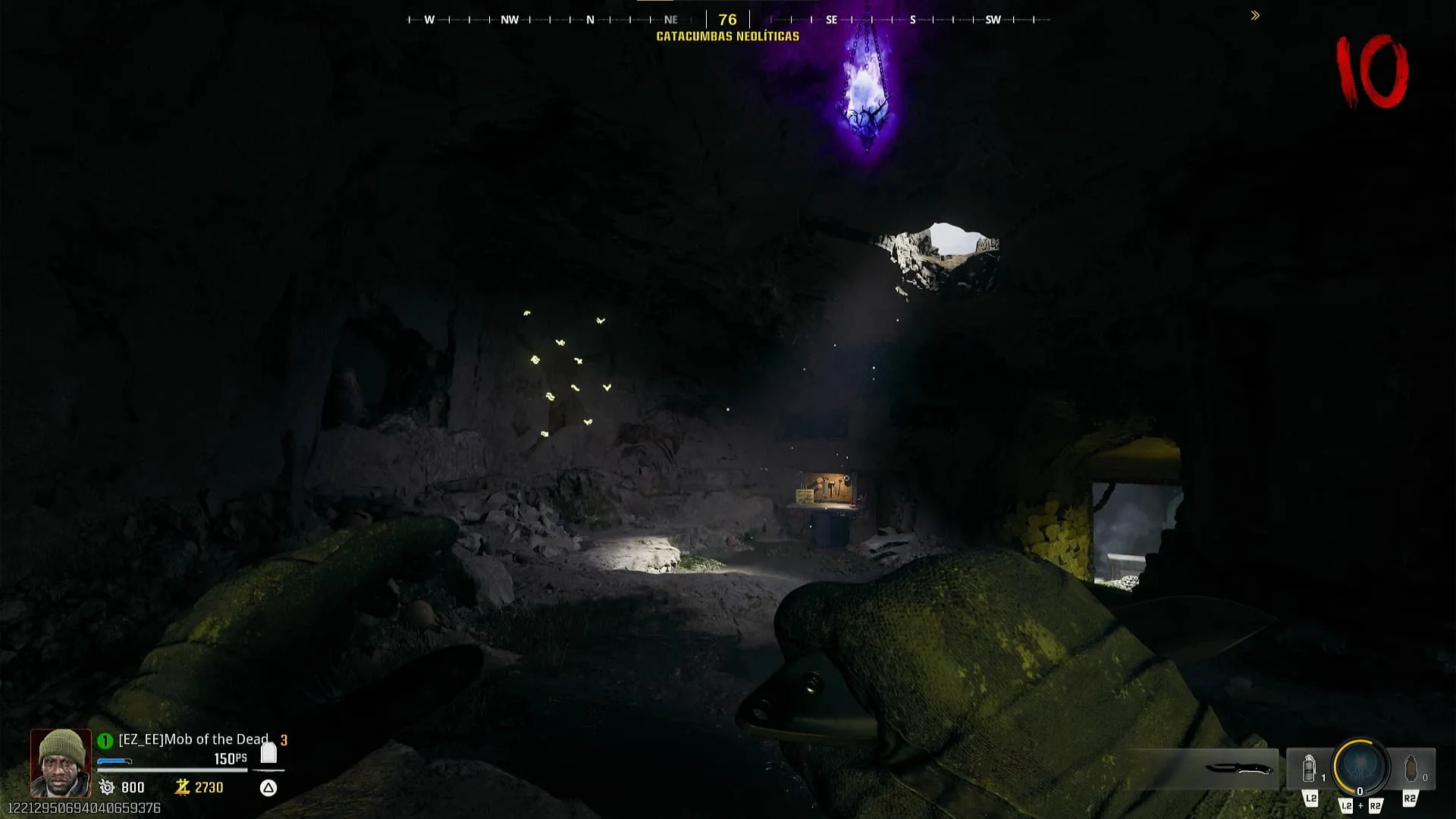Screen dimensions: 1456x819
Task: Select the lethal equipment slot
Action: point(1411,769)
